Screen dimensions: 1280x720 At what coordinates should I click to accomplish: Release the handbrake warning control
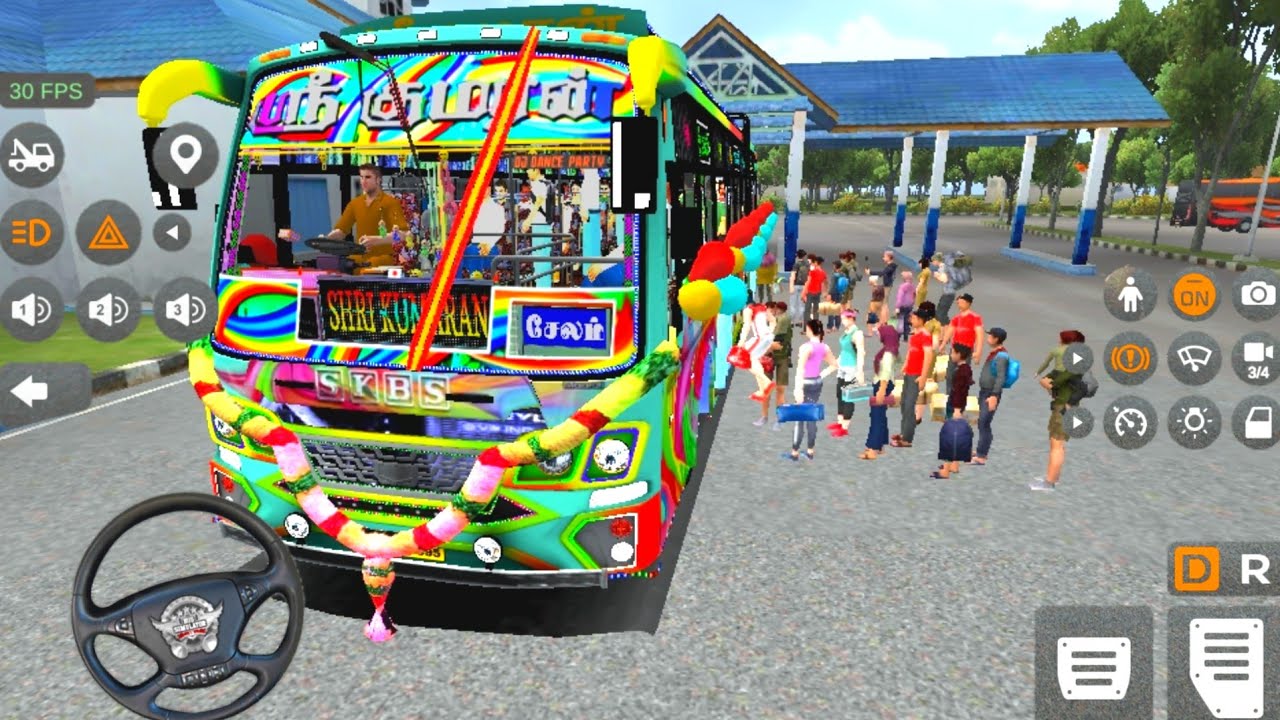1130,360
